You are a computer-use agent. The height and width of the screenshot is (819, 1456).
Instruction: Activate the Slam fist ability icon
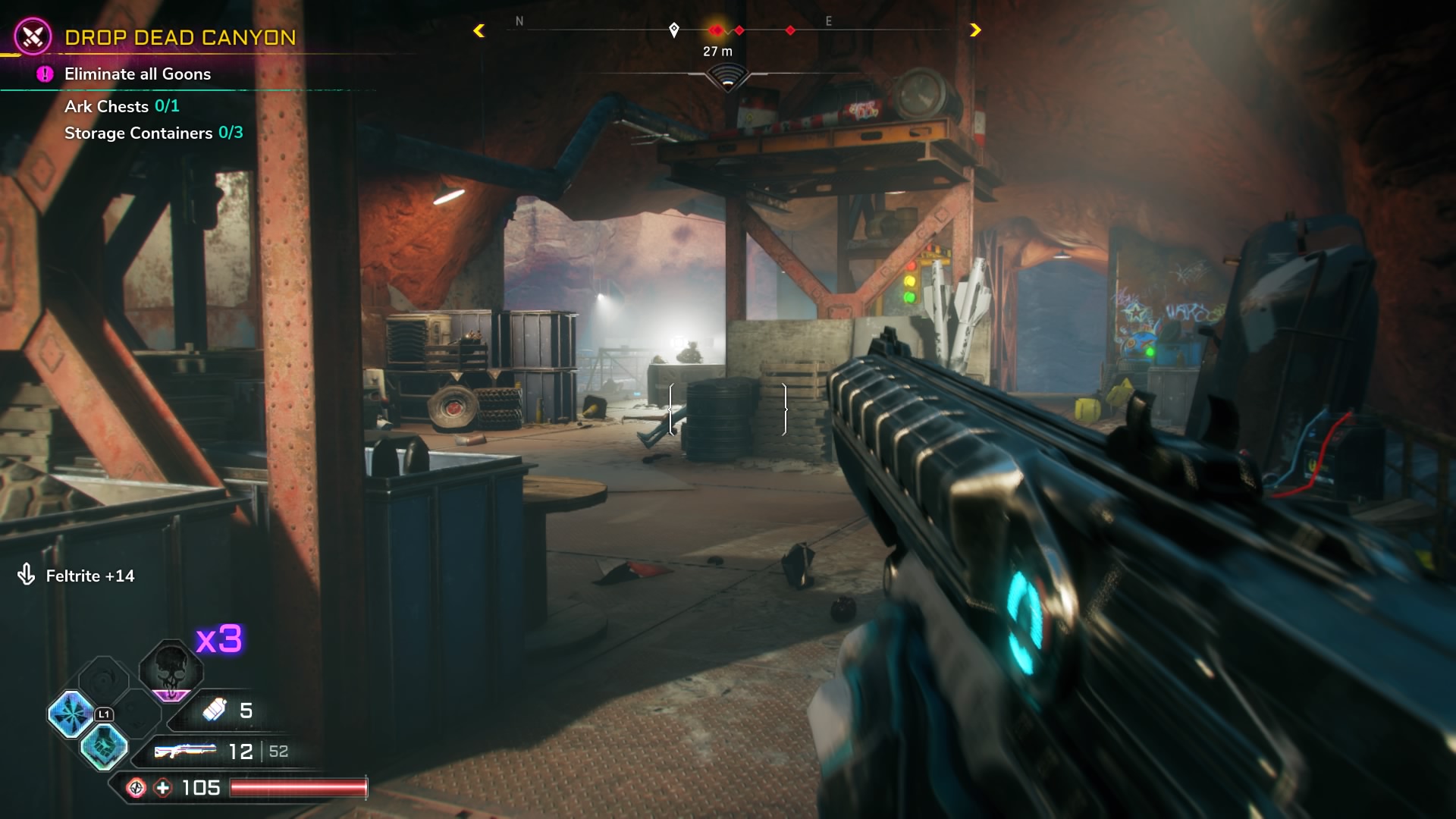[x=104, y=747]
